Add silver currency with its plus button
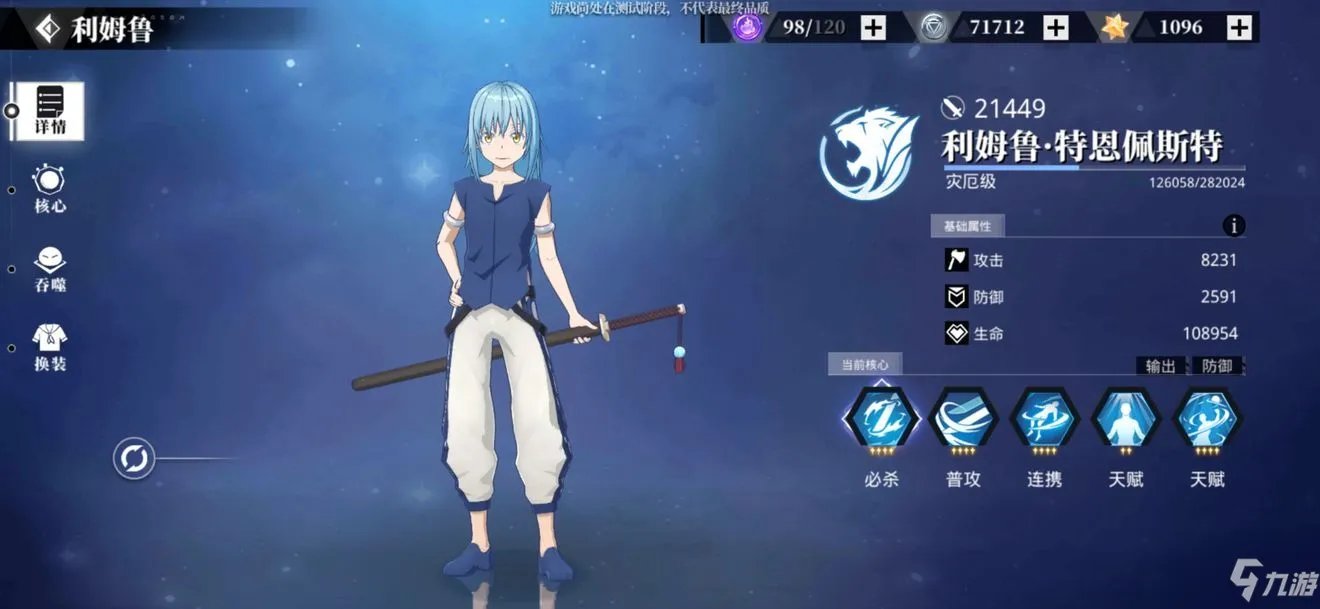 (x=1056, y=28)
